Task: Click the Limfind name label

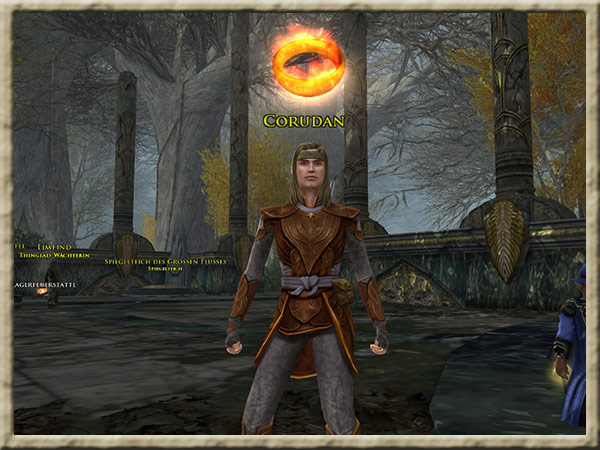Action: 54,246
